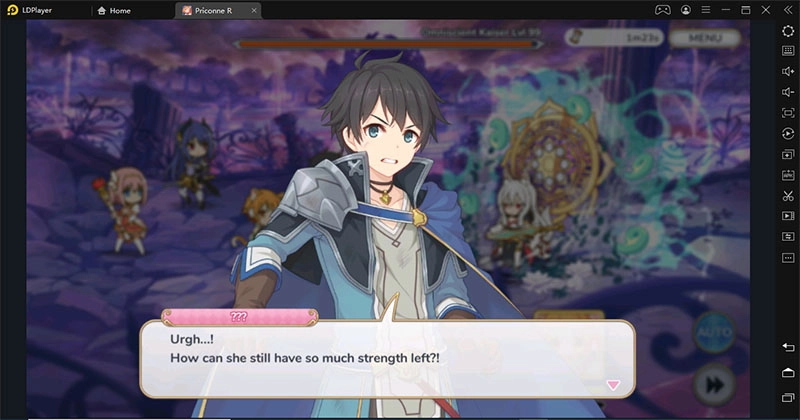This screenshot has width=800, height=420.
Task: Click the Android back arrow button
Action: pyautogui.click(x=788, y=346)
